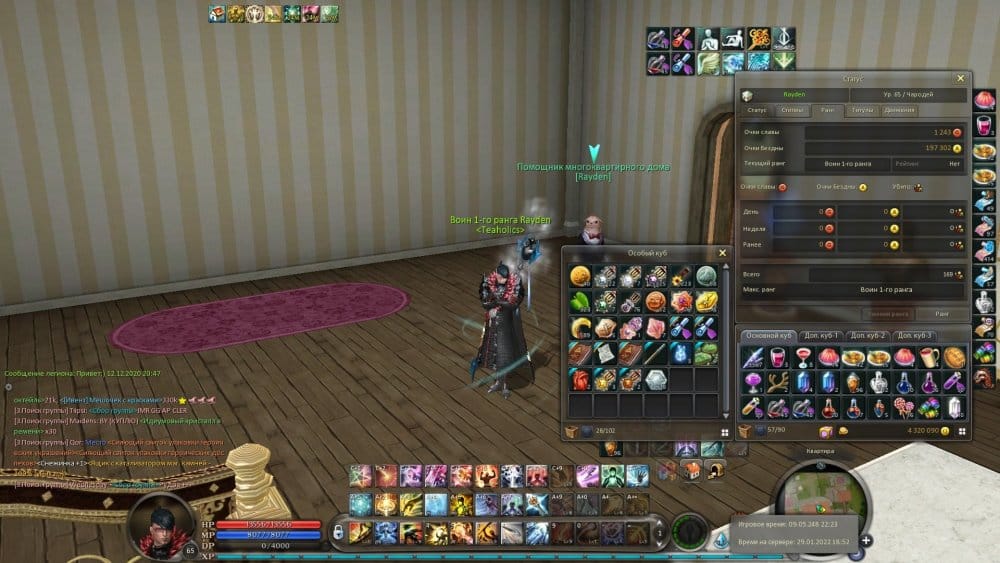Toggle the hotbar lock icon
The image size is (1000, 563).
[339, 531]
